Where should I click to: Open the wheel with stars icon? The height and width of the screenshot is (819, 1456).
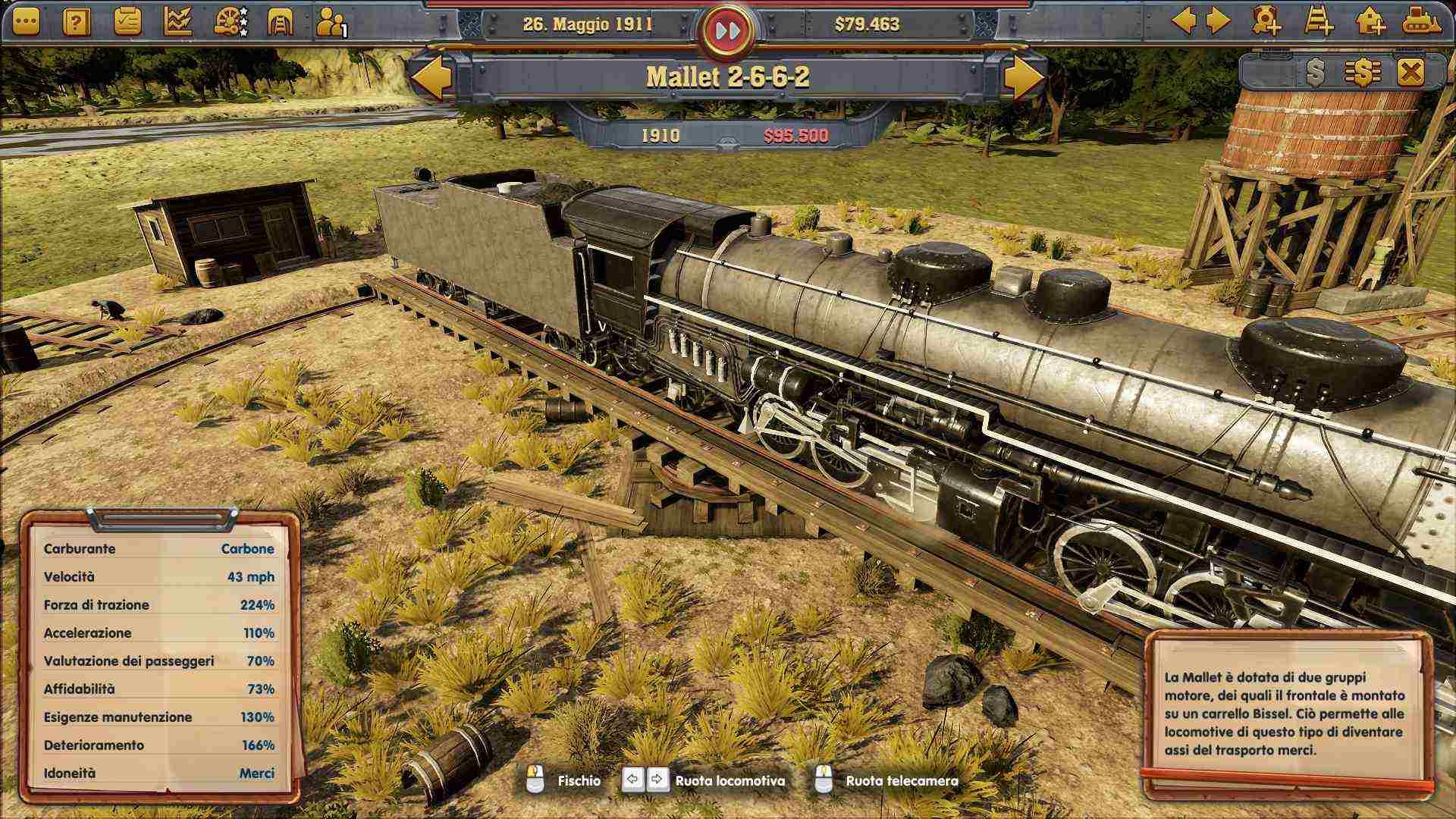pos(230,22)
